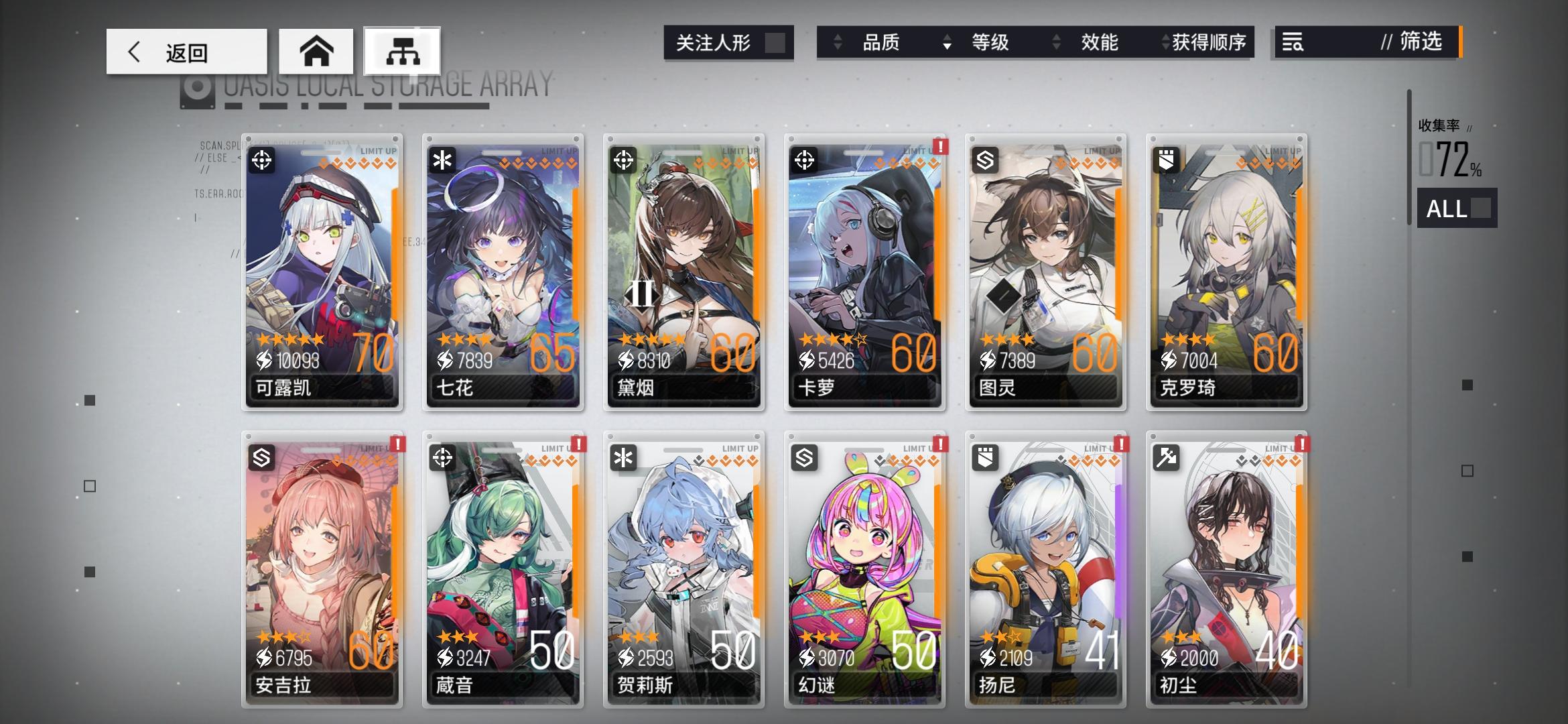The image size is (1568, 724).
Task: Open the storage array network view icon
Action: [401, 51]
